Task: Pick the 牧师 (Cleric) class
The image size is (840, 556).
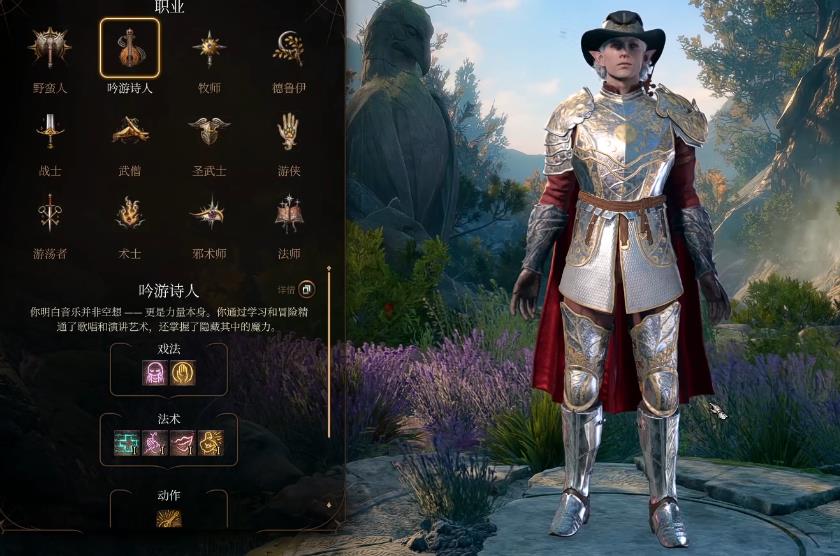Action: (x=209, y=48)
